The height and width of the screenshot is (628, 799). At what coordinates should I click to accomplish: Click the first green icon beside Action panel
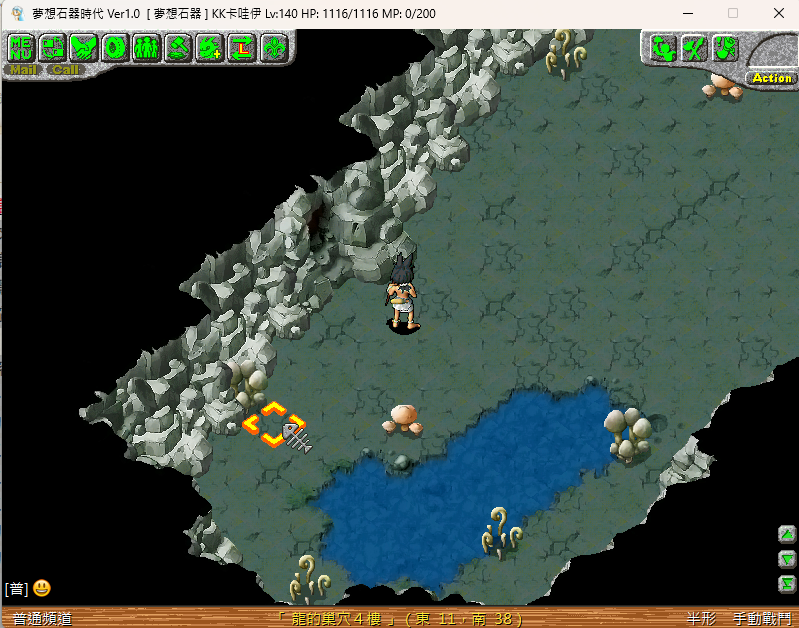point(663,47)
